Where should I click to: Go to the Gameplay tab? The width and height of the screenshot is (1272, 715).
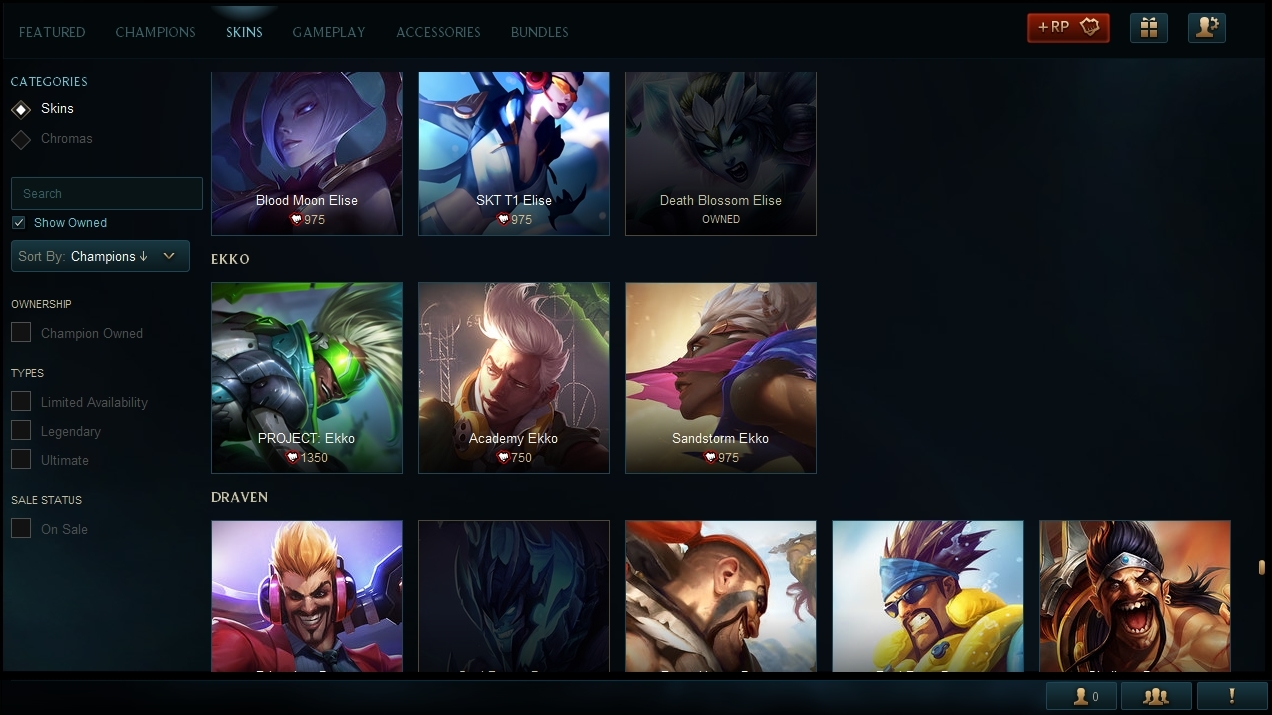click(x=329, y=32)
